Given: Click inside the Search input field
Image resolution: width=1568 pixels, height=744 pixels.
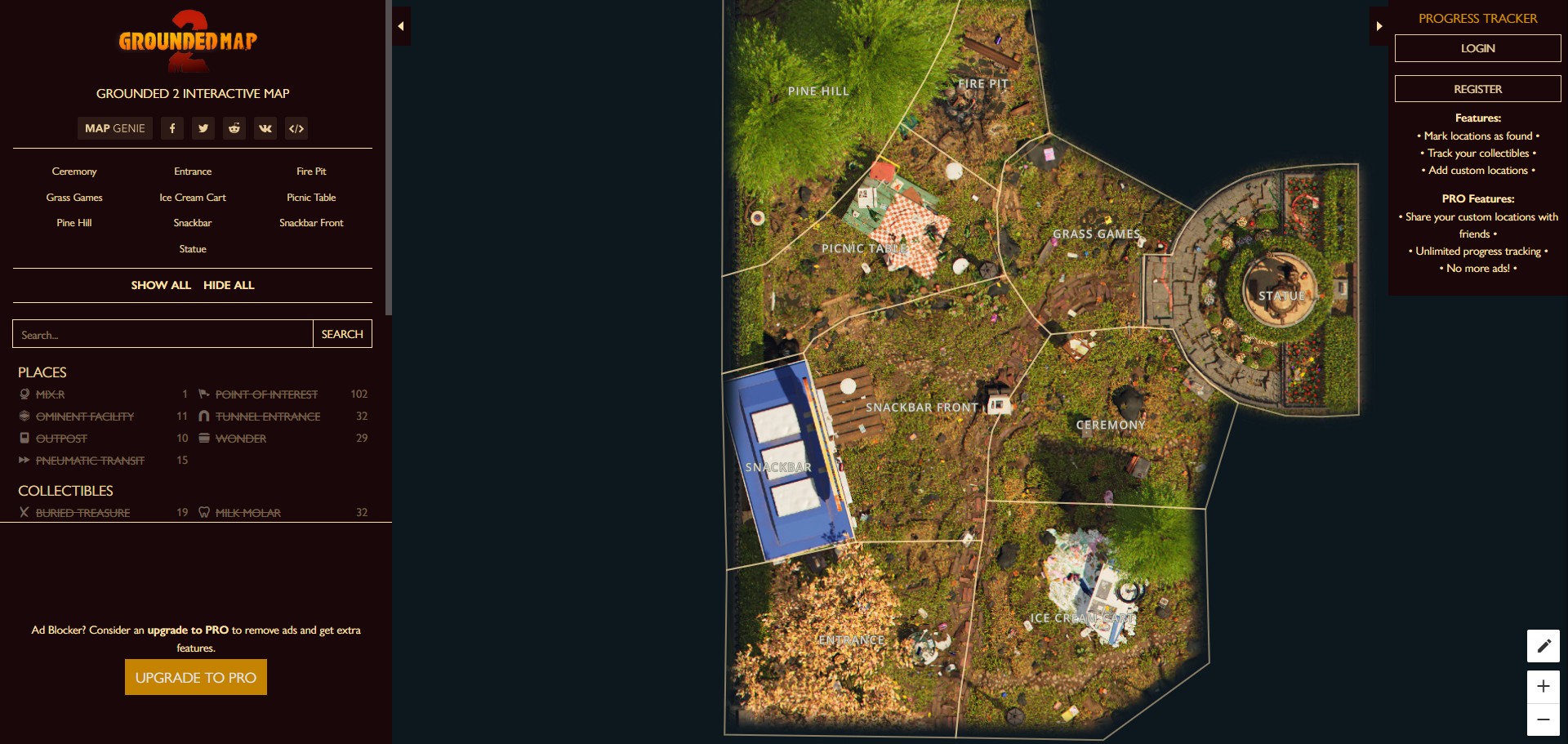Looking at the screenshot, I should click(x=162, y=334).
